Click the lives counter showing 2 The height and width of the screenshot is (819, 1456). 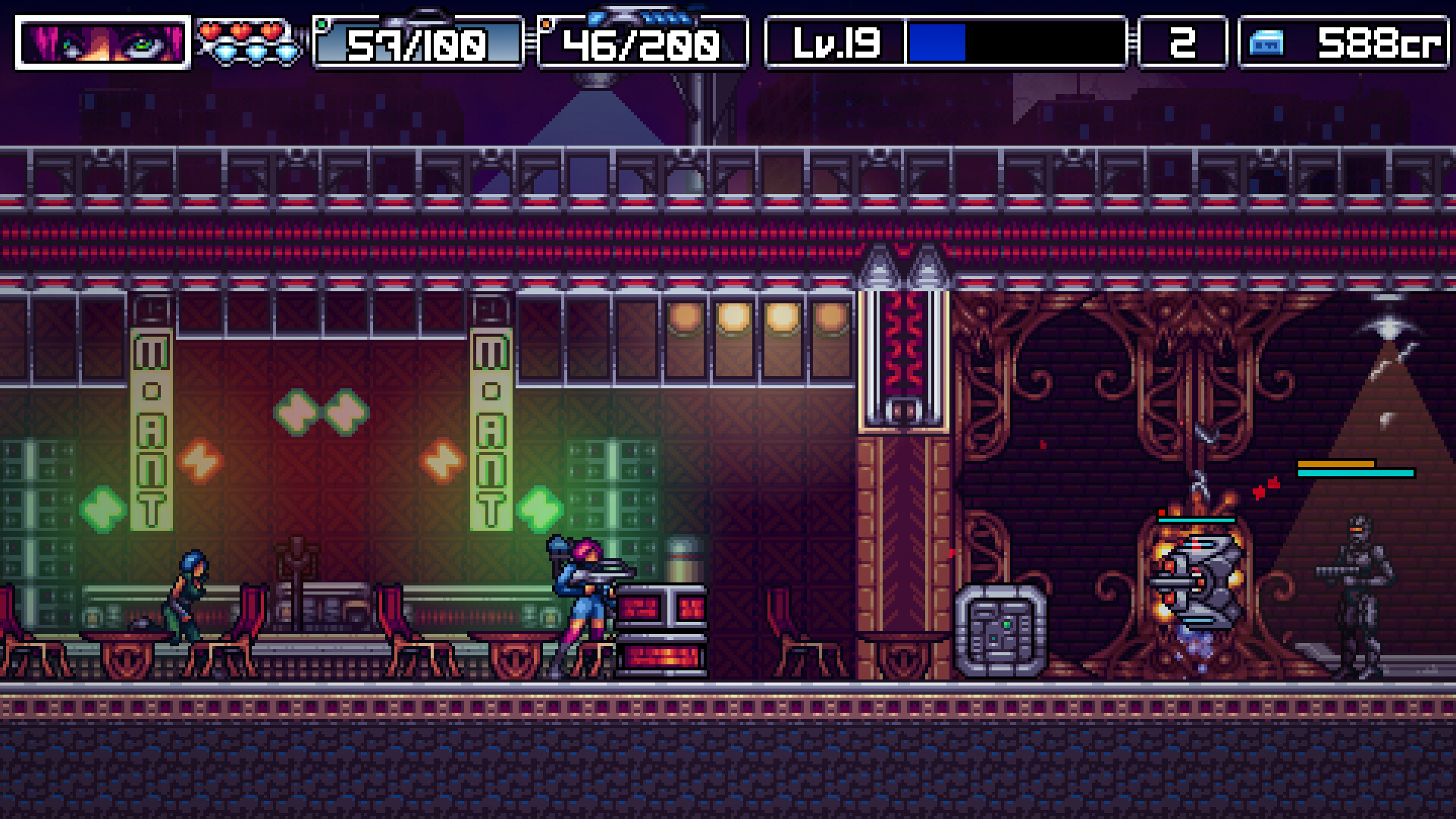[1185, 43]
